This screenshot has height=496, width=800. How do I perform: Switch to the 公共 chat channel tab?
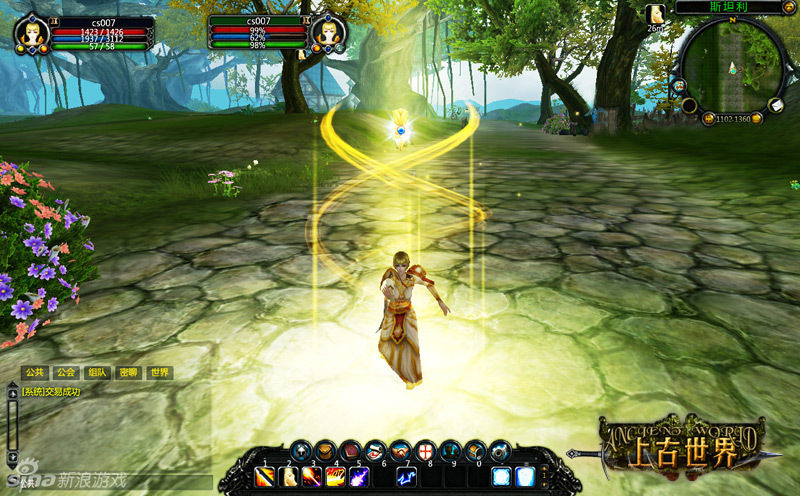pyautogui.click(x=33, y=372)
